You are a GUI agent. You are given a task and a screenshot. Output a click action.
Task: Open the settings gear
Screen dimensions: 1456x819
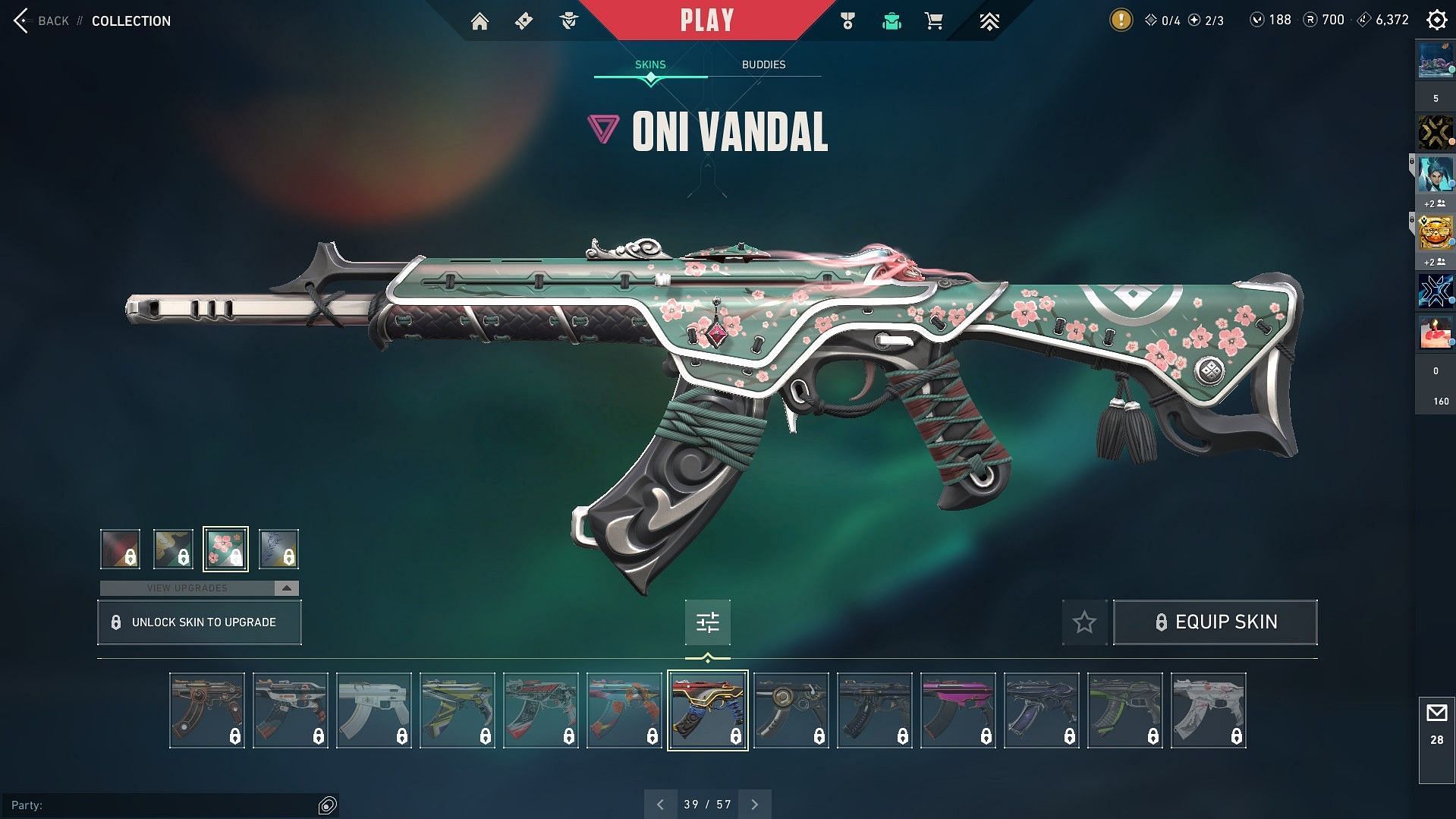[1436, 20]
